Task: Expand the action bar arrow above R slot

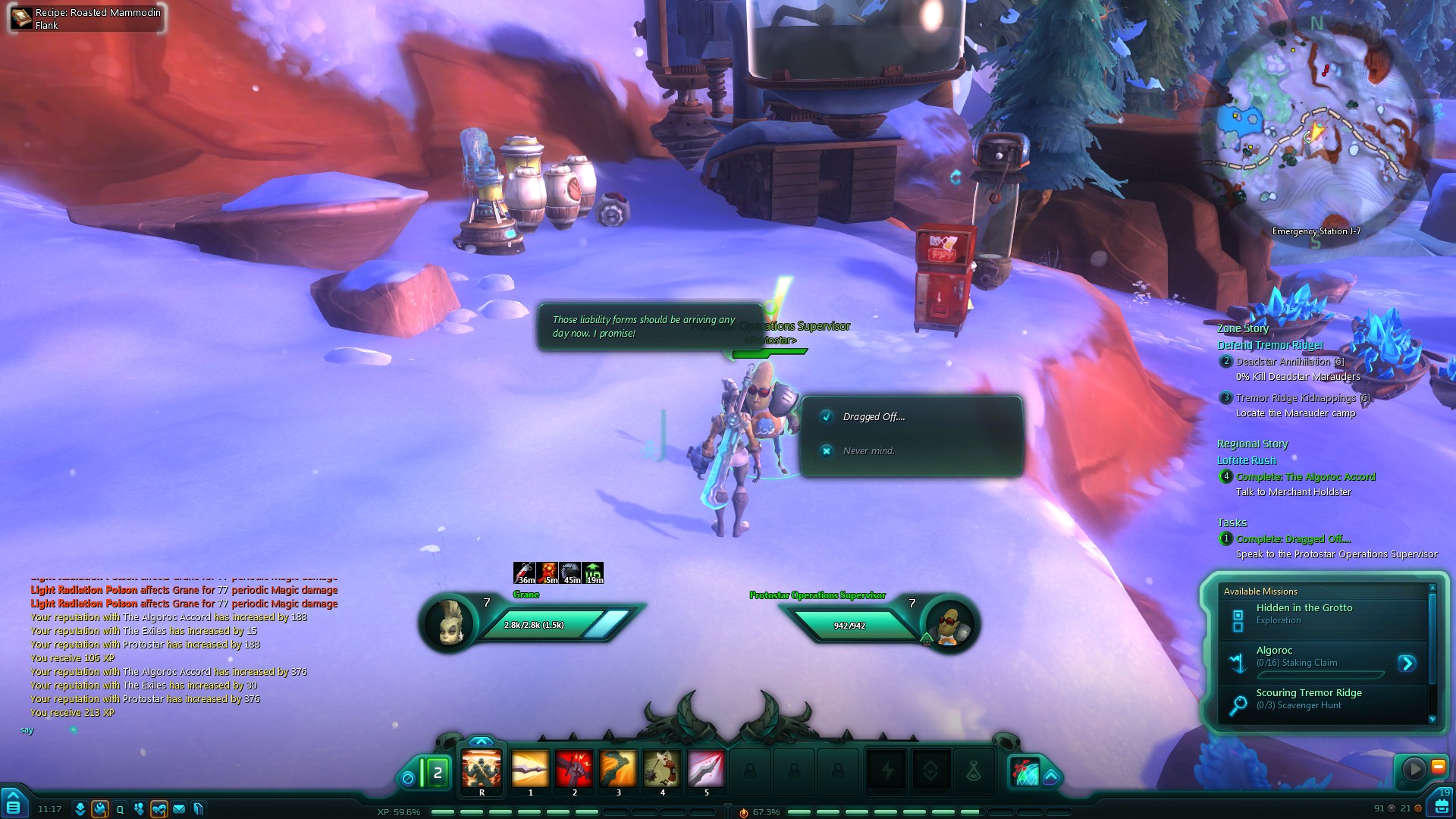Action: point(482,741)
